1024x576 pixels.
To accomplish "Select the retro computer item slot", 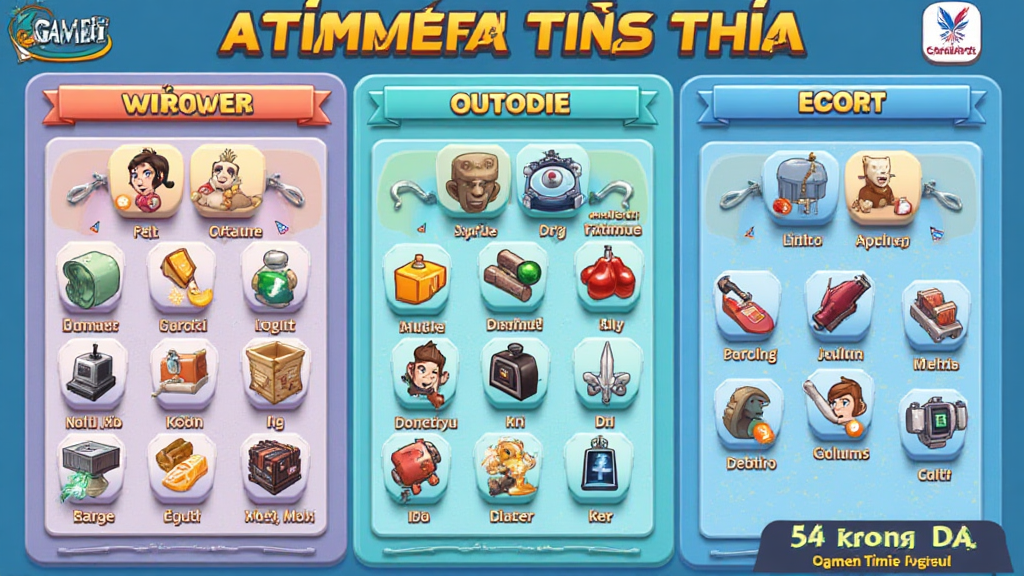I will 91,372.
